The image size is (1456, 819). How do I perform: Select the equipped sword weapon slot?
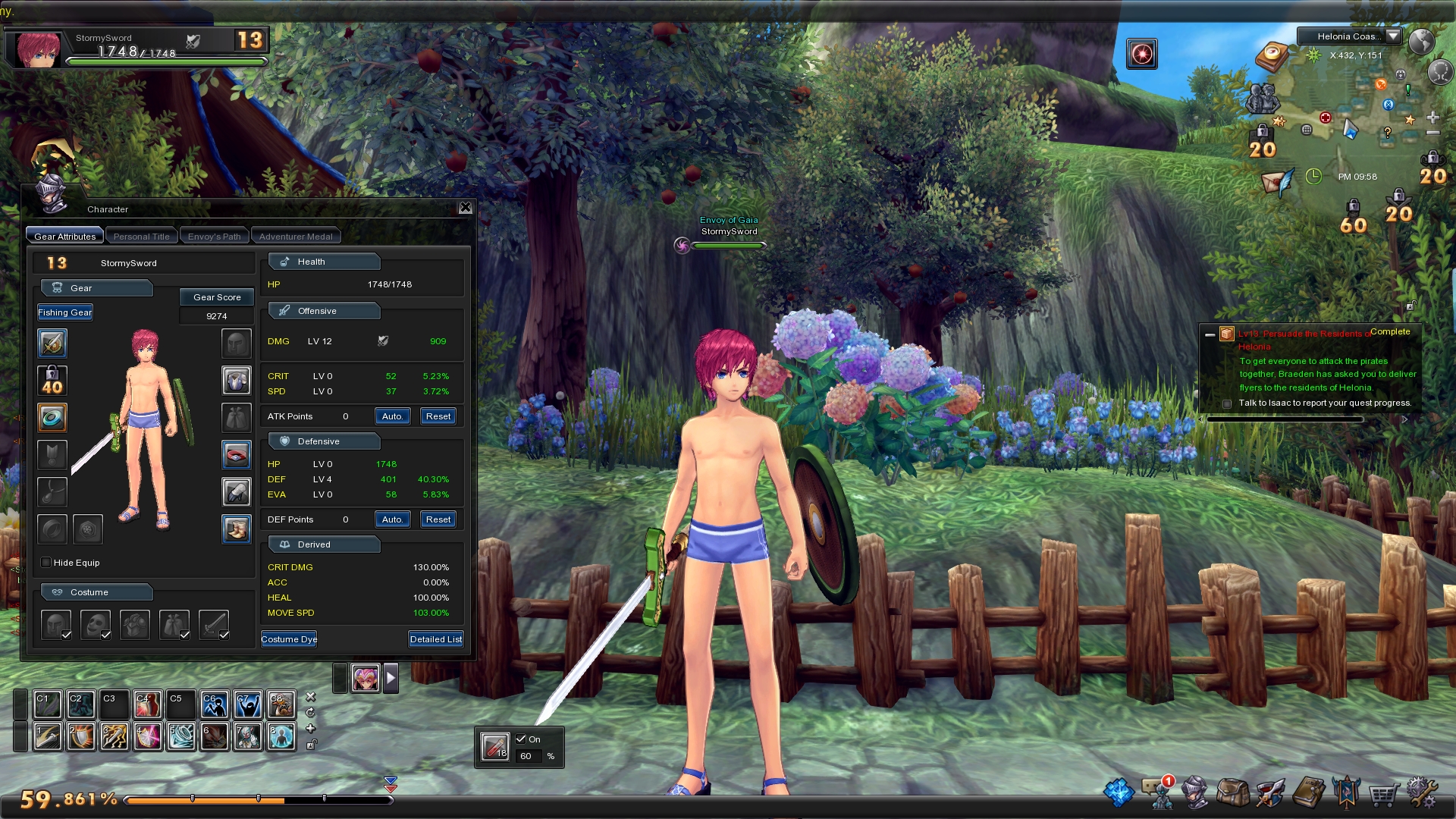(52, 344)
